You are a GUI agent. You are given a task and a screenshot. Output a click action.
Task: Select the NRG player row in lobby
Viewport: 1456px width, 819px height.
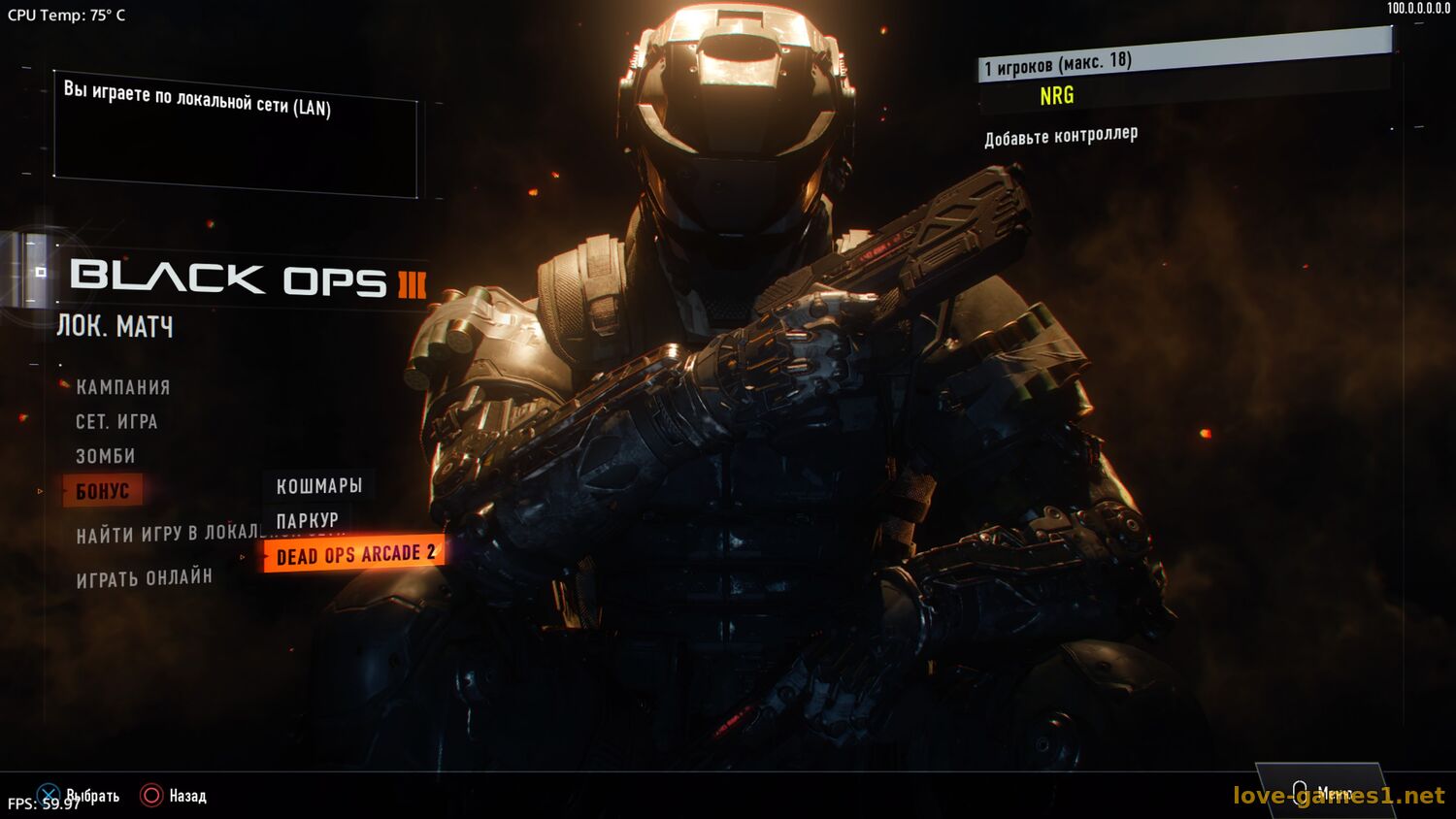point(1056,95)
